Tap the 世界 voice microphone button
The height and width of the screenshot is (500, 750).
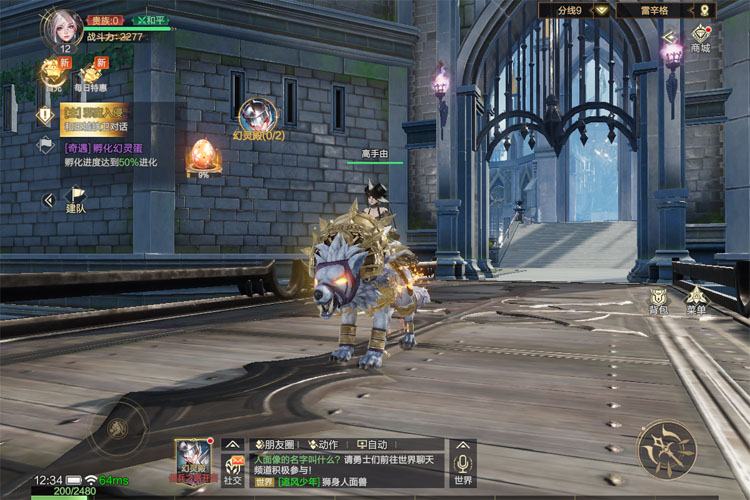[x=462, y=466]
